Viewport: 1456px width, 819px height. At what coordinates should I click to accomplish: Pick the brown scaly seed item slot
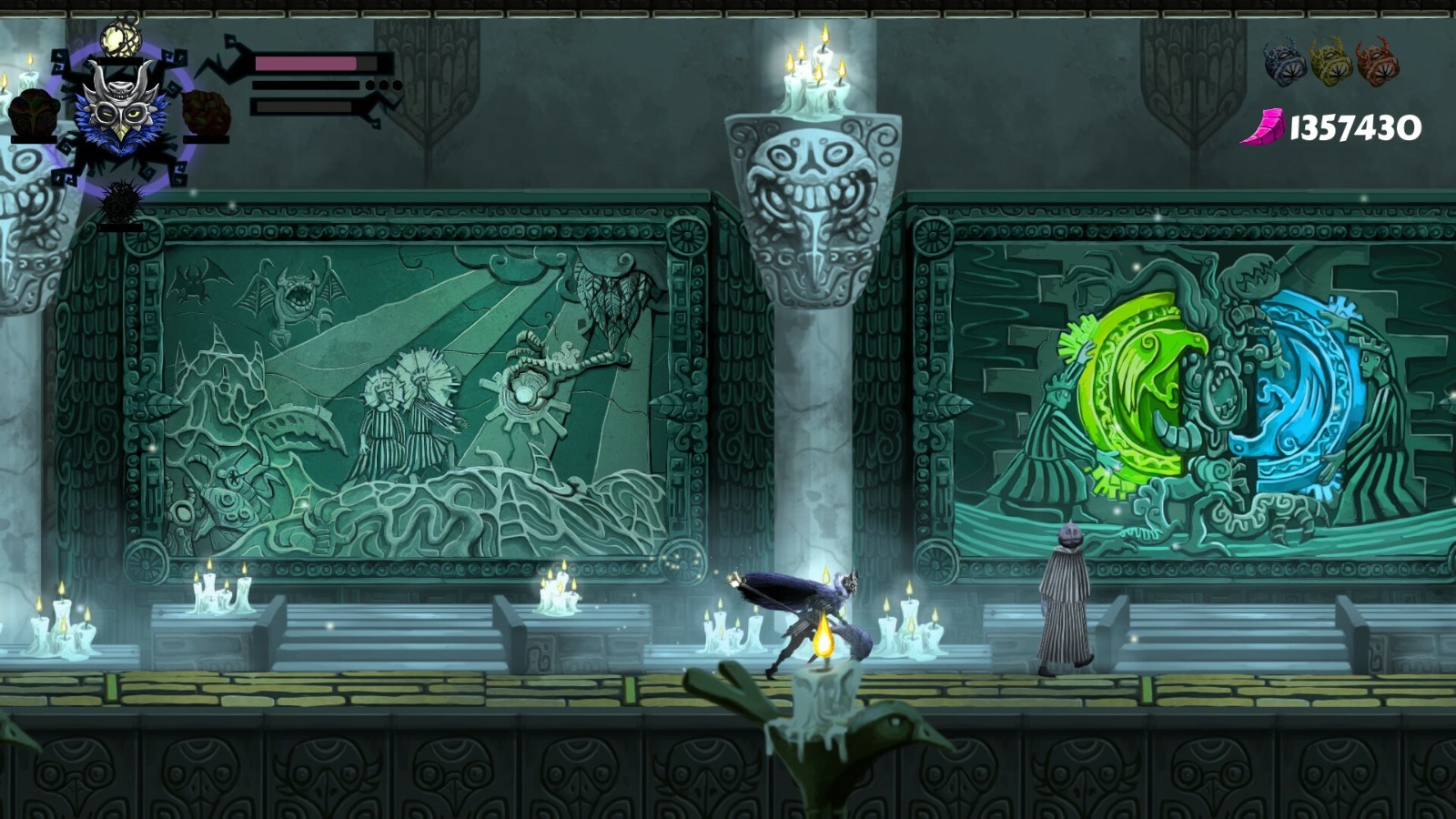(205, 114)
